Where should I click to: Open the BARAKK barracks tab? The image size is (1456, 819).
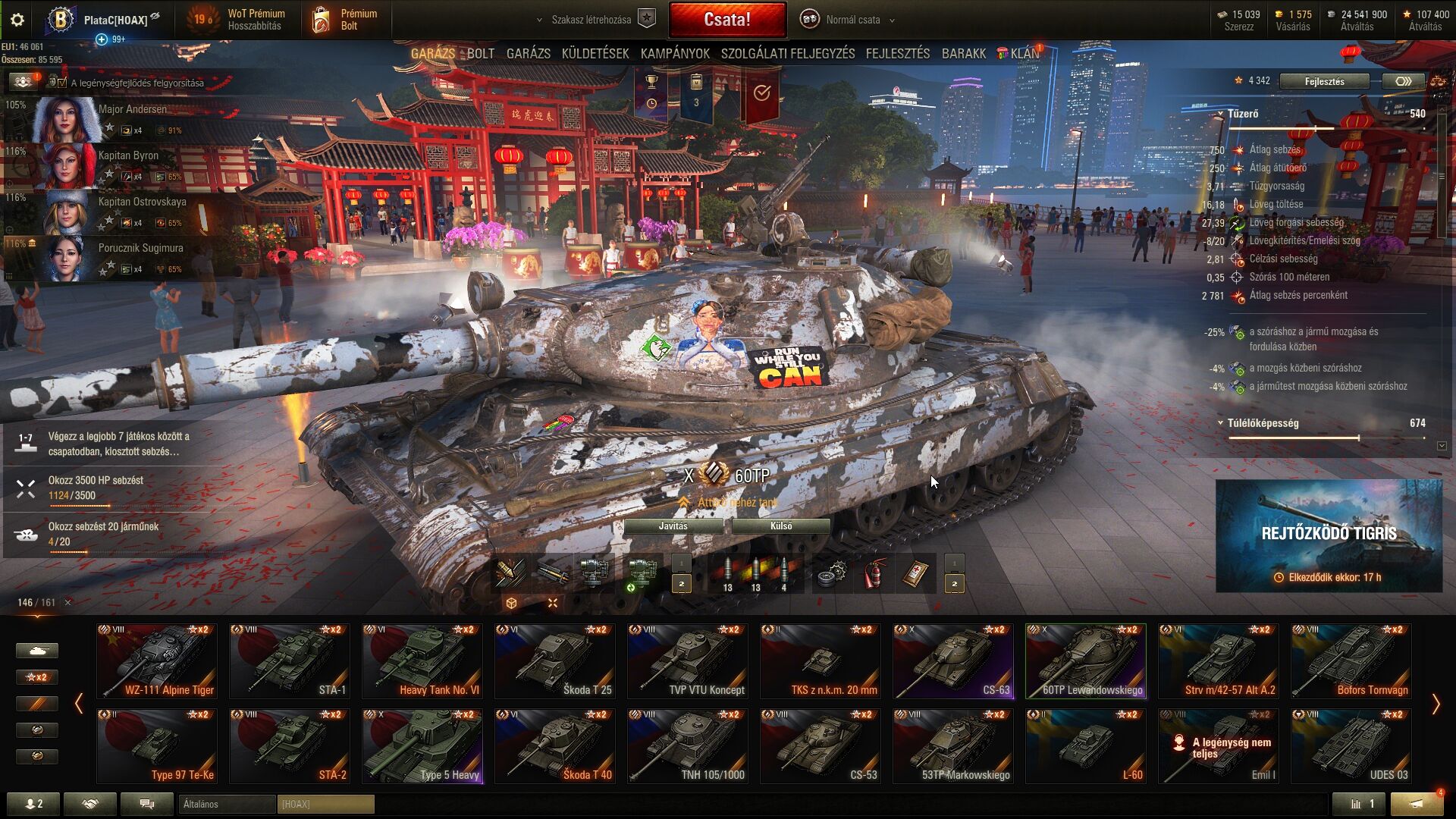[963, 54]
